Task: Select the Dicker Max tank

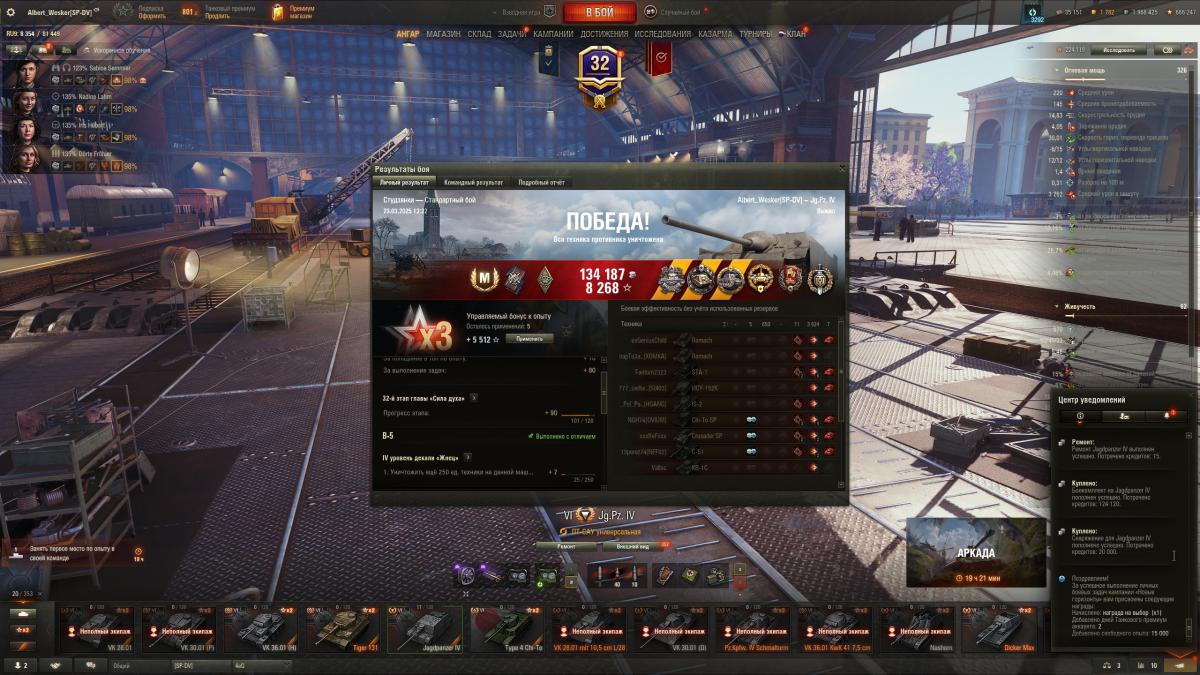Action: [x=999, y=630]
